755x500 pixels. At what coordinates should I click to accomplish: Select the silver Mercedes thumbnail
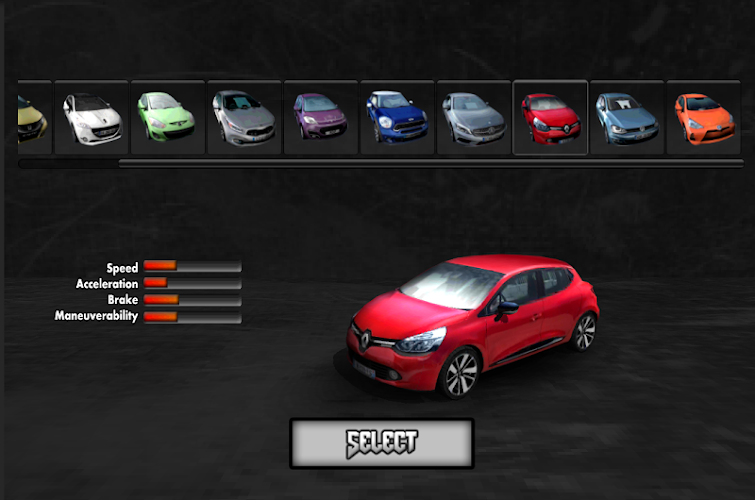click(474, 118)
